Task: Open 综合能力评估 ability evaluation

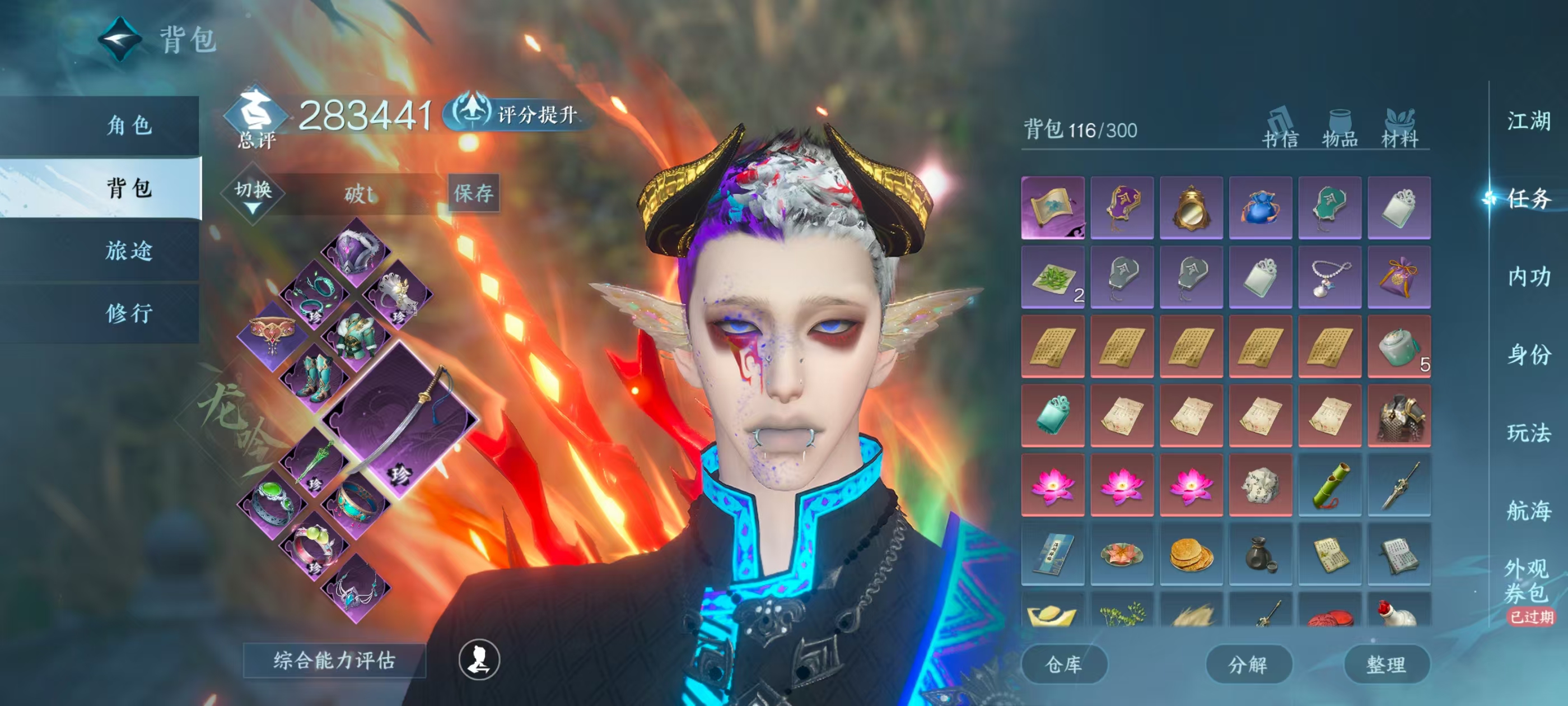Action: [x=334, y=660]
